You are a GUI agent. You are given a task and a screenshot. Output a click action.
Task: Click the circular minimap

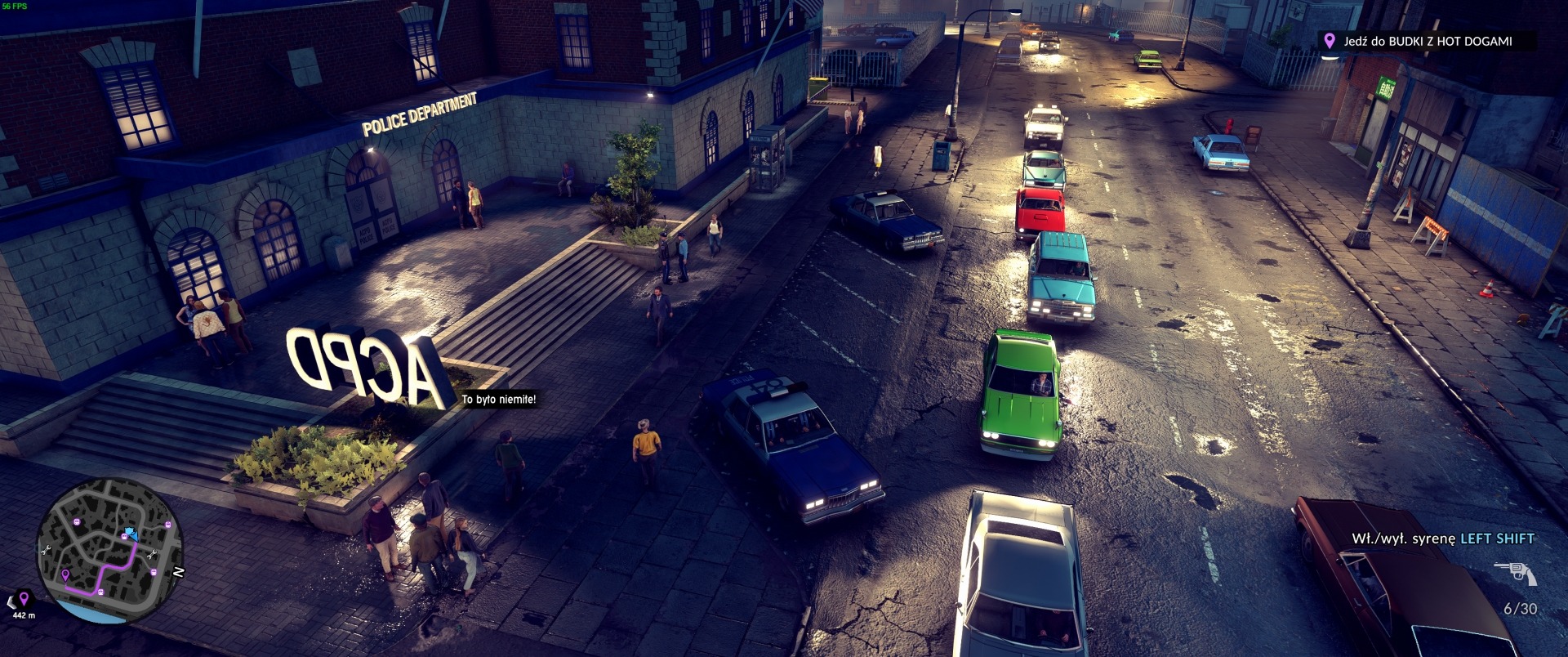[109, 552]
